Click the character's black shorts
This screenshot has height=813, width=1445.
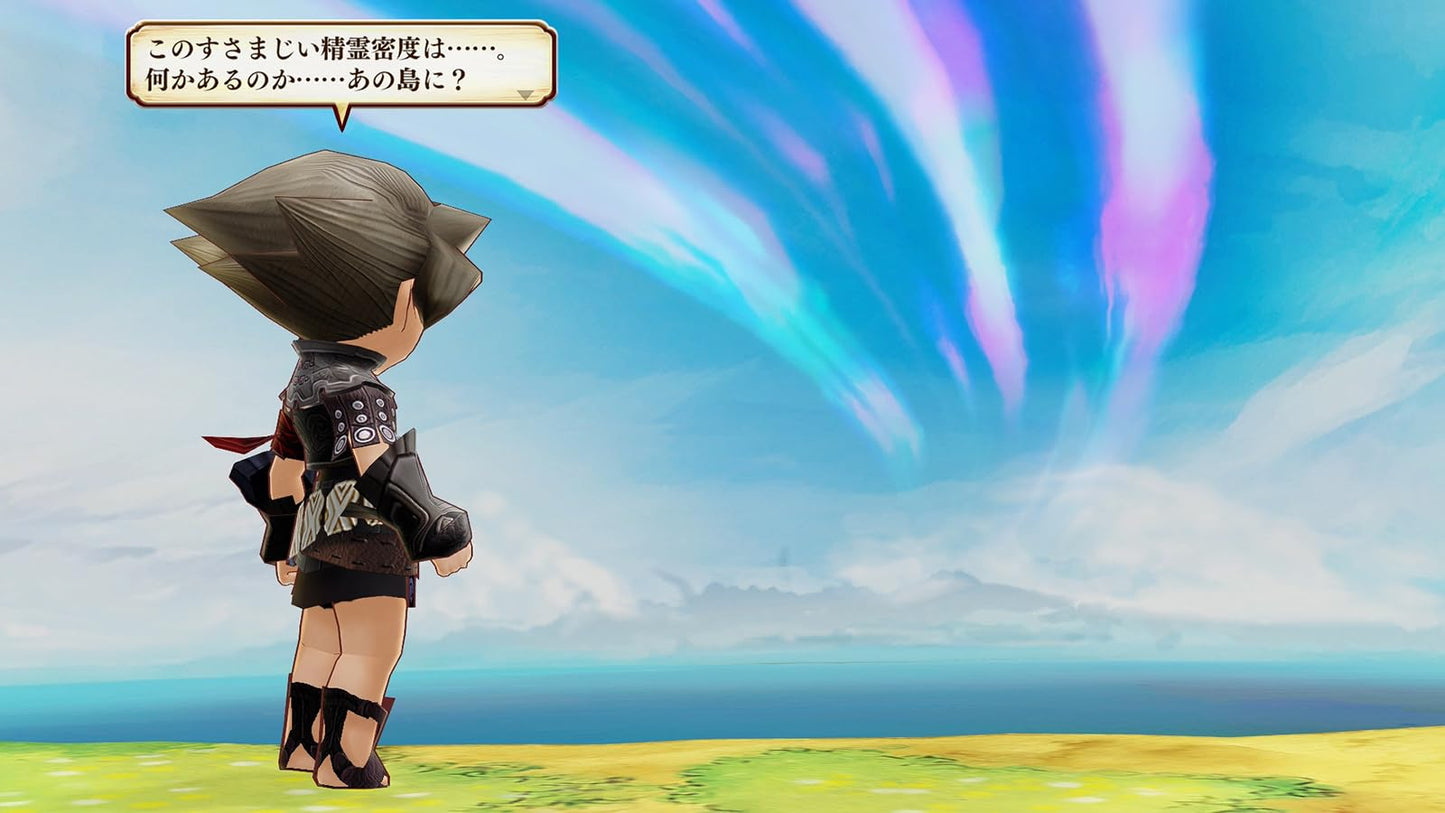pyautogui.click(x=345, y=585)
